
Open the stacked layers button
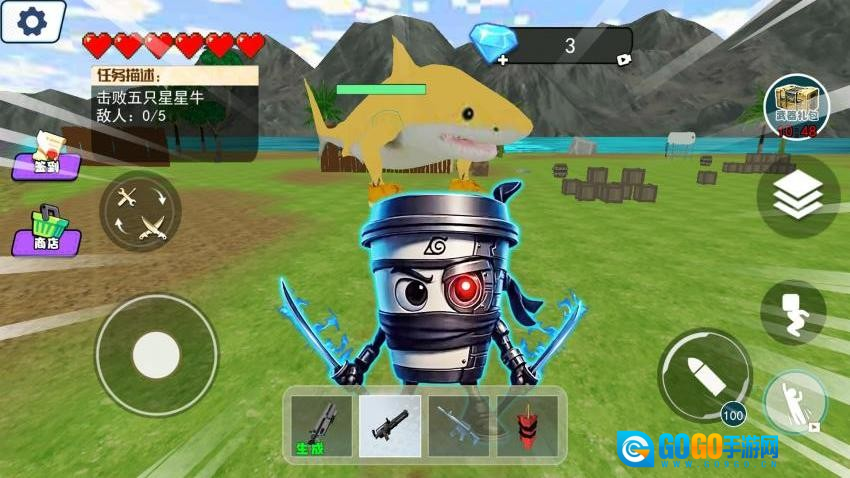(x=797, y=195)
